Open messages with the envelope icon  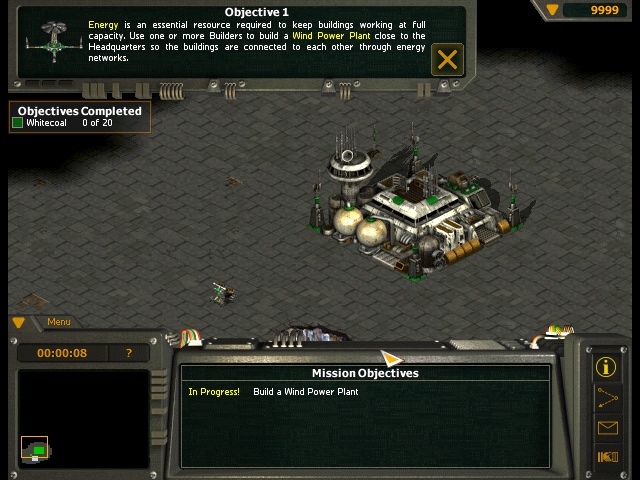pos(606,428)
